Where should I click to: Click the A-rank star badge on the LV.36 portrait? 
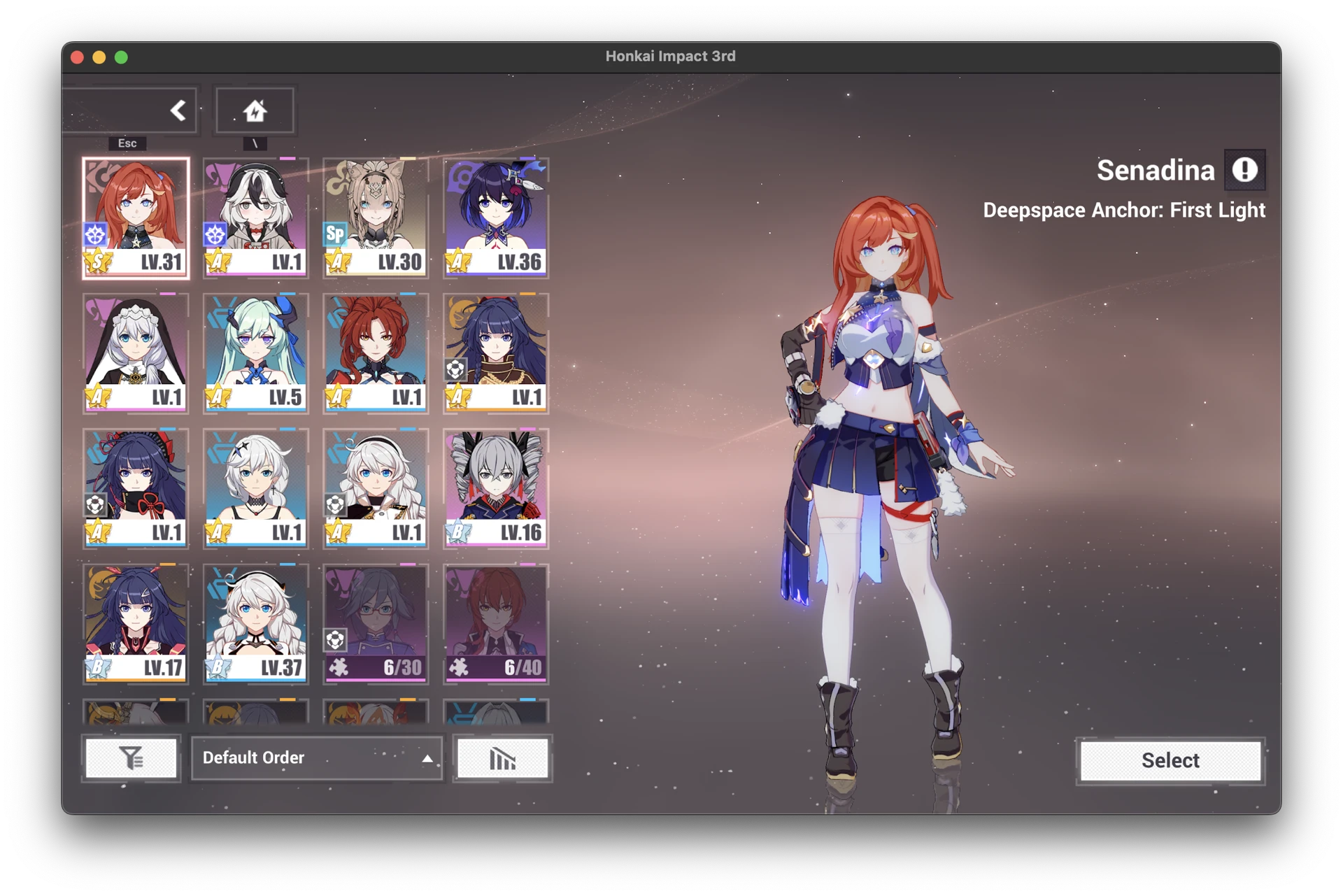coord(458,262)
